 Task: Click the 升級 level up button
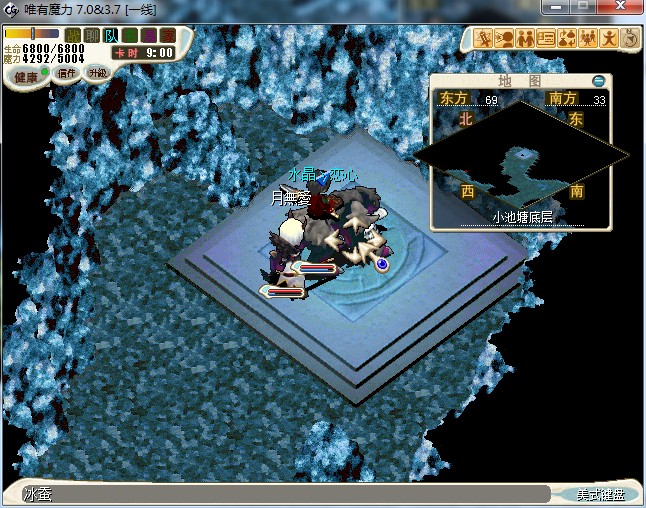pos(97,72)
